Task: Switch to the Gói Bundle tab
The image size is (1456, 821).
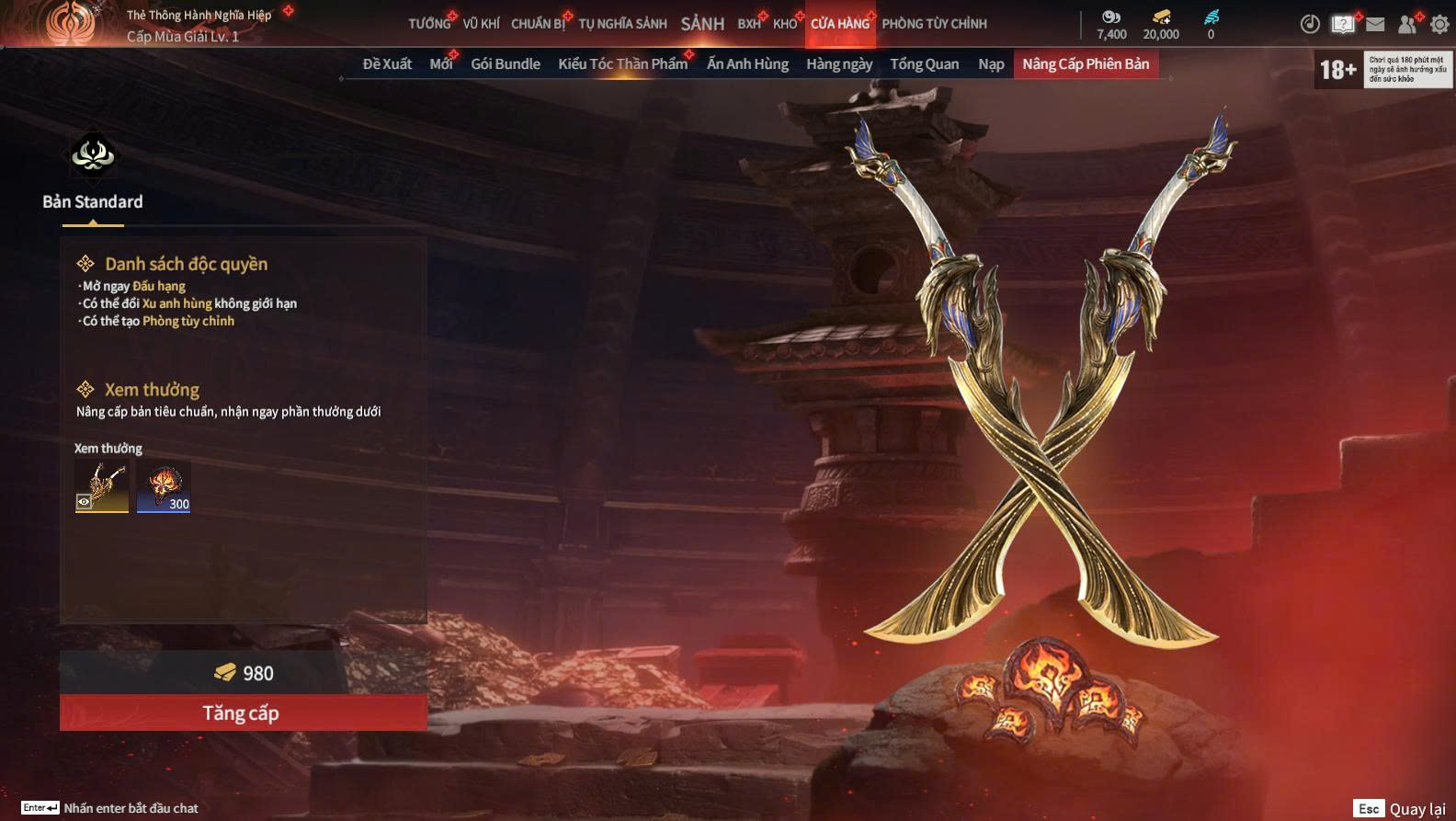Action: pos(506,64)
